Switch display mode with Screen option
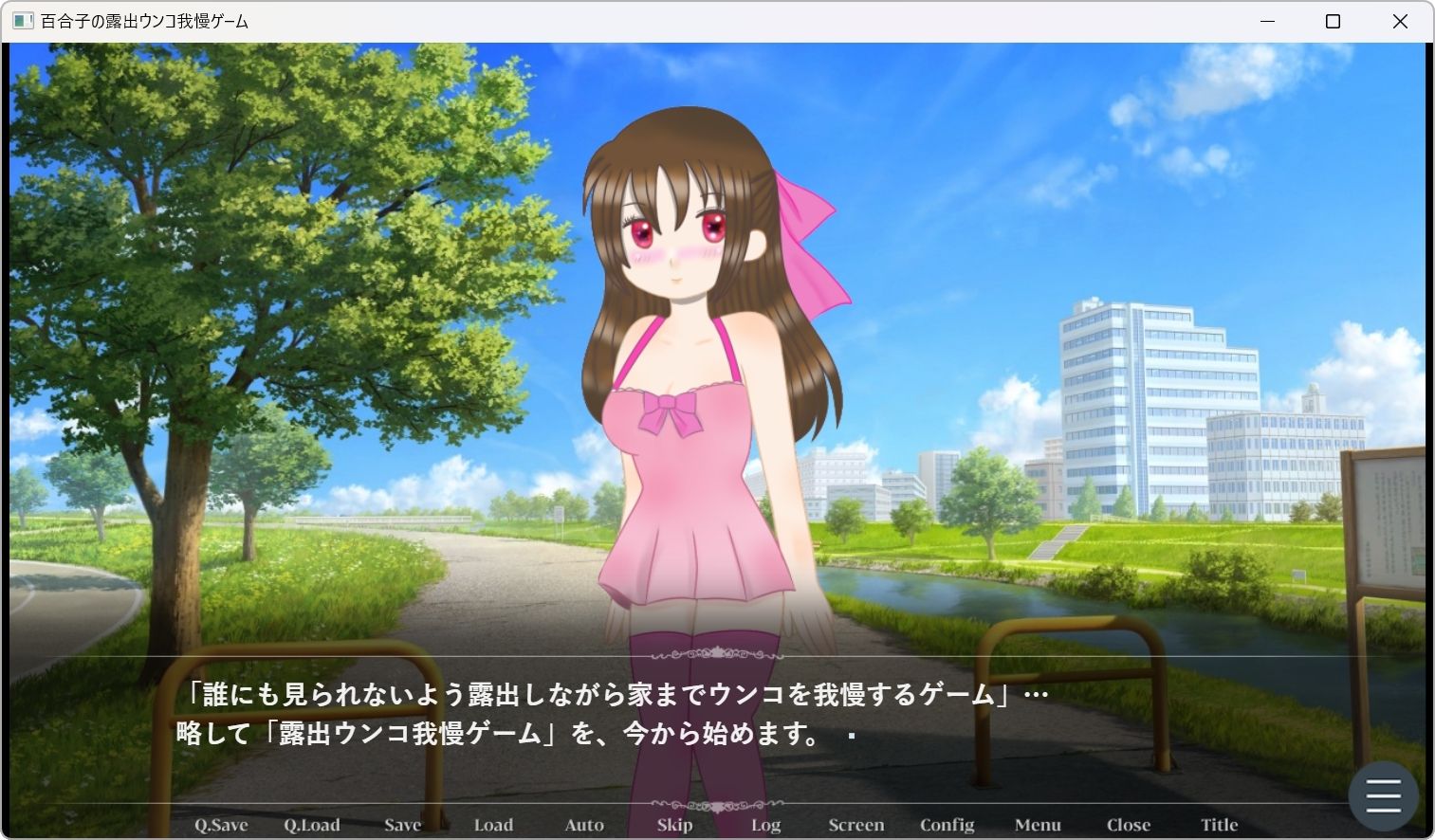 tap(855, 824)
